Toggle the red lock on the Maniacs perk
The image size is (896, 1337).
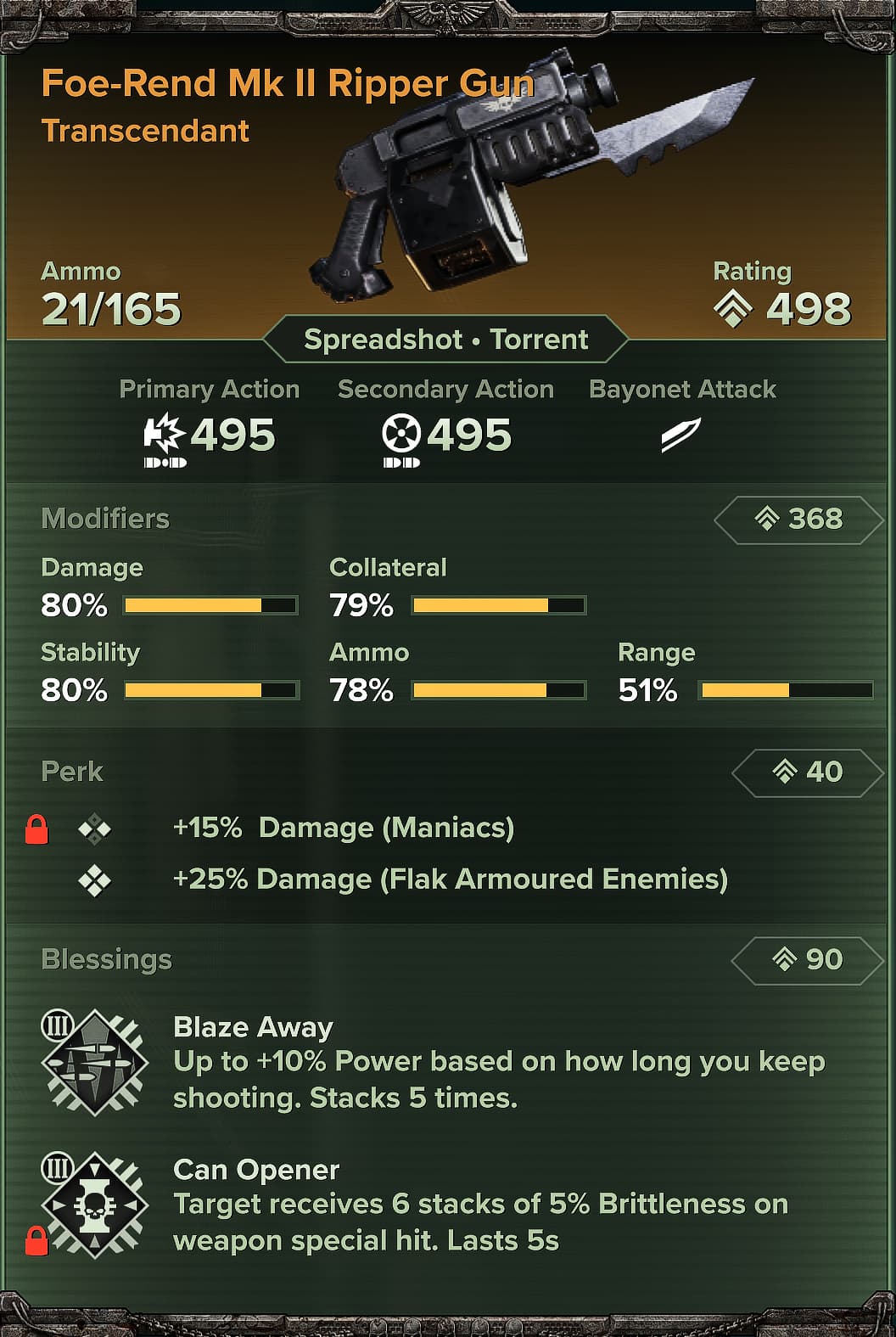(x=36, y=829)
